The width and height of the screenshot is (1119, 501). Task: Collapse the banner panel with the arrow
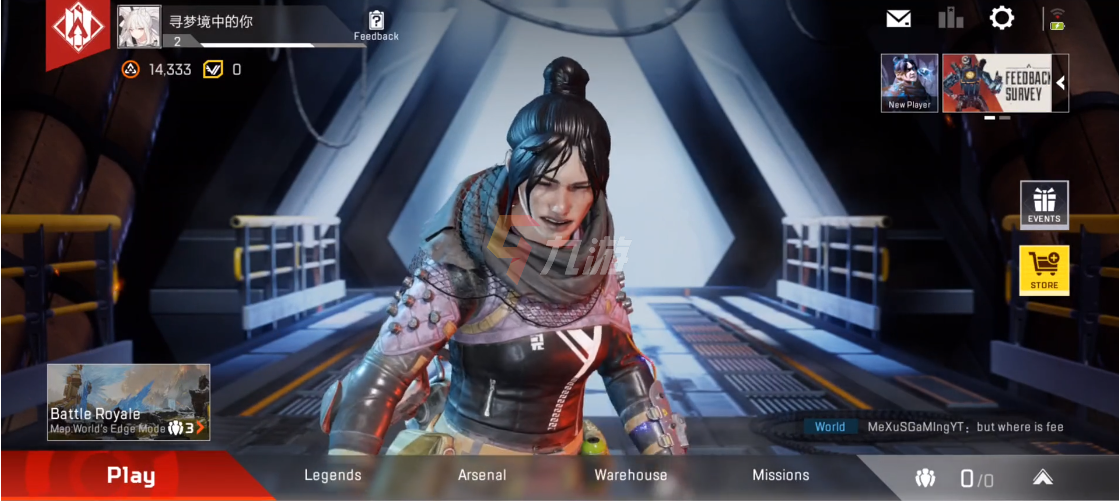click(x=1061, y=83)
